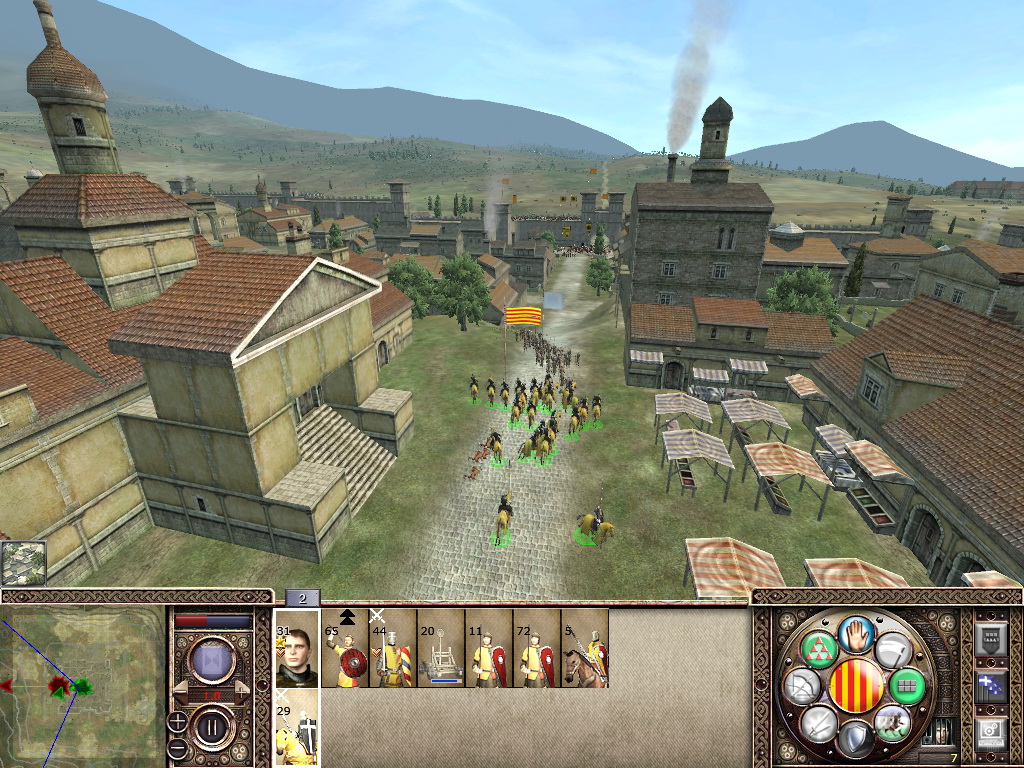The height and width of the screenshot is (768, 1024).
Task: Choose the 44-man armored knight unit card
Action: point(393,648)
